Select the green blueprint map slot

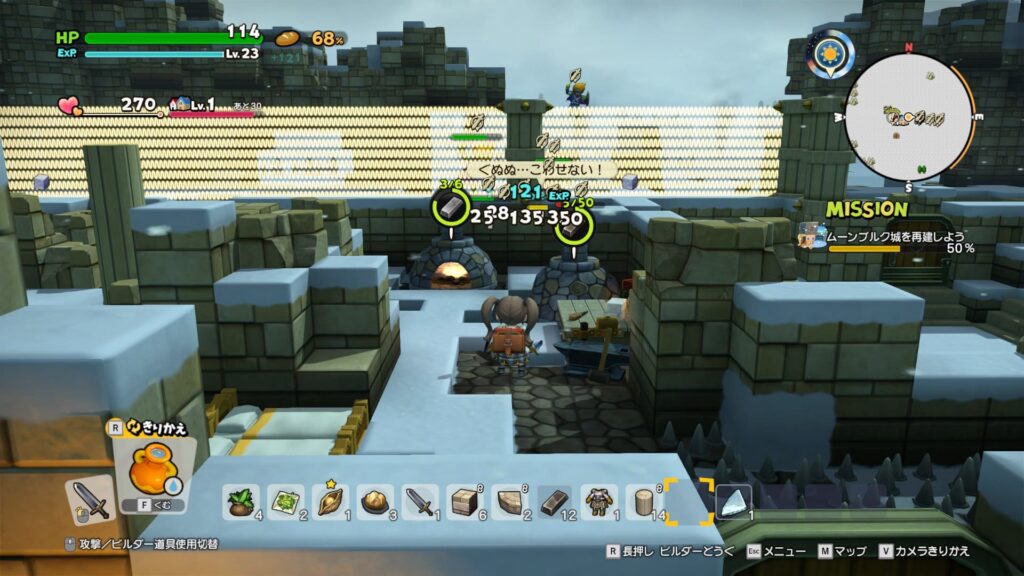(x=285, y=501)
